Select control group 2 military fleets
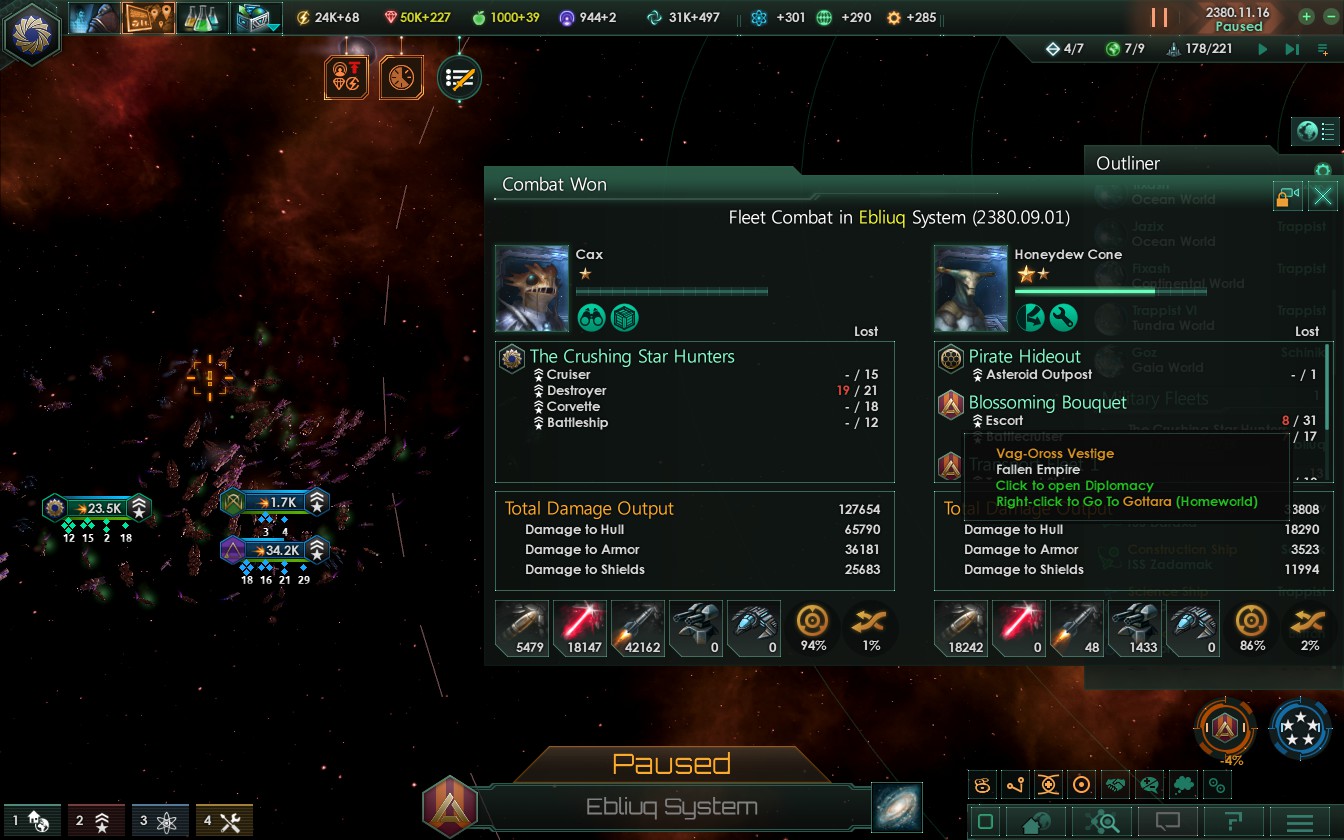The width and height of the screenshot is (1344, 840). [96, 822]
